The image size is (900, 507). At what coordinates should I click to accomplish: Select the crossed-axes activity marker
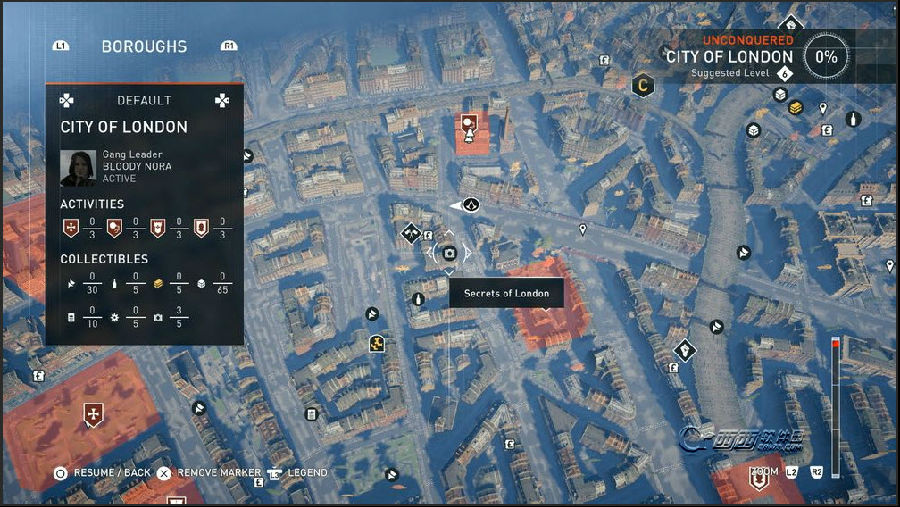point(410,233)
